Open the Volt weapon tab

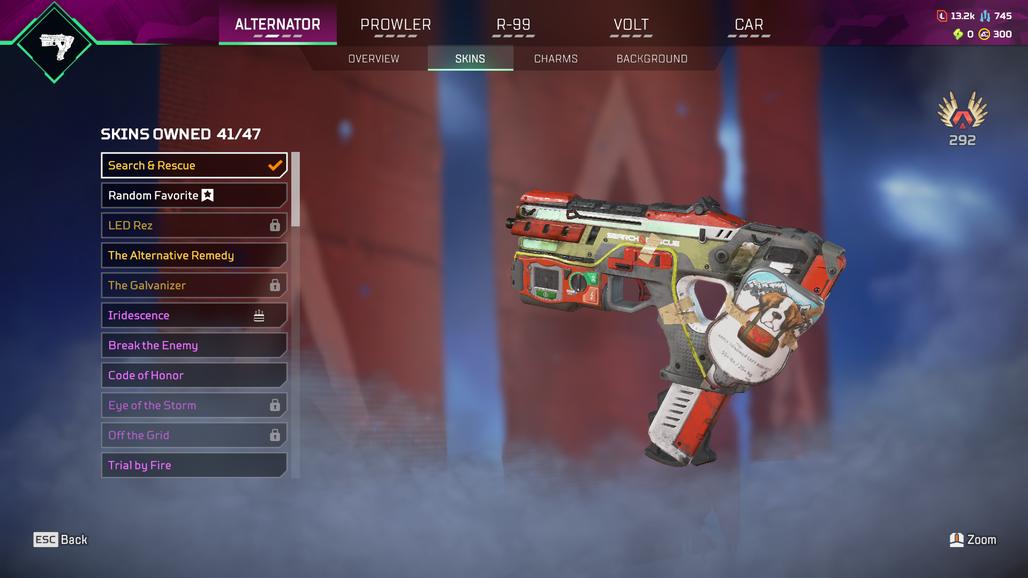[631, 25]
